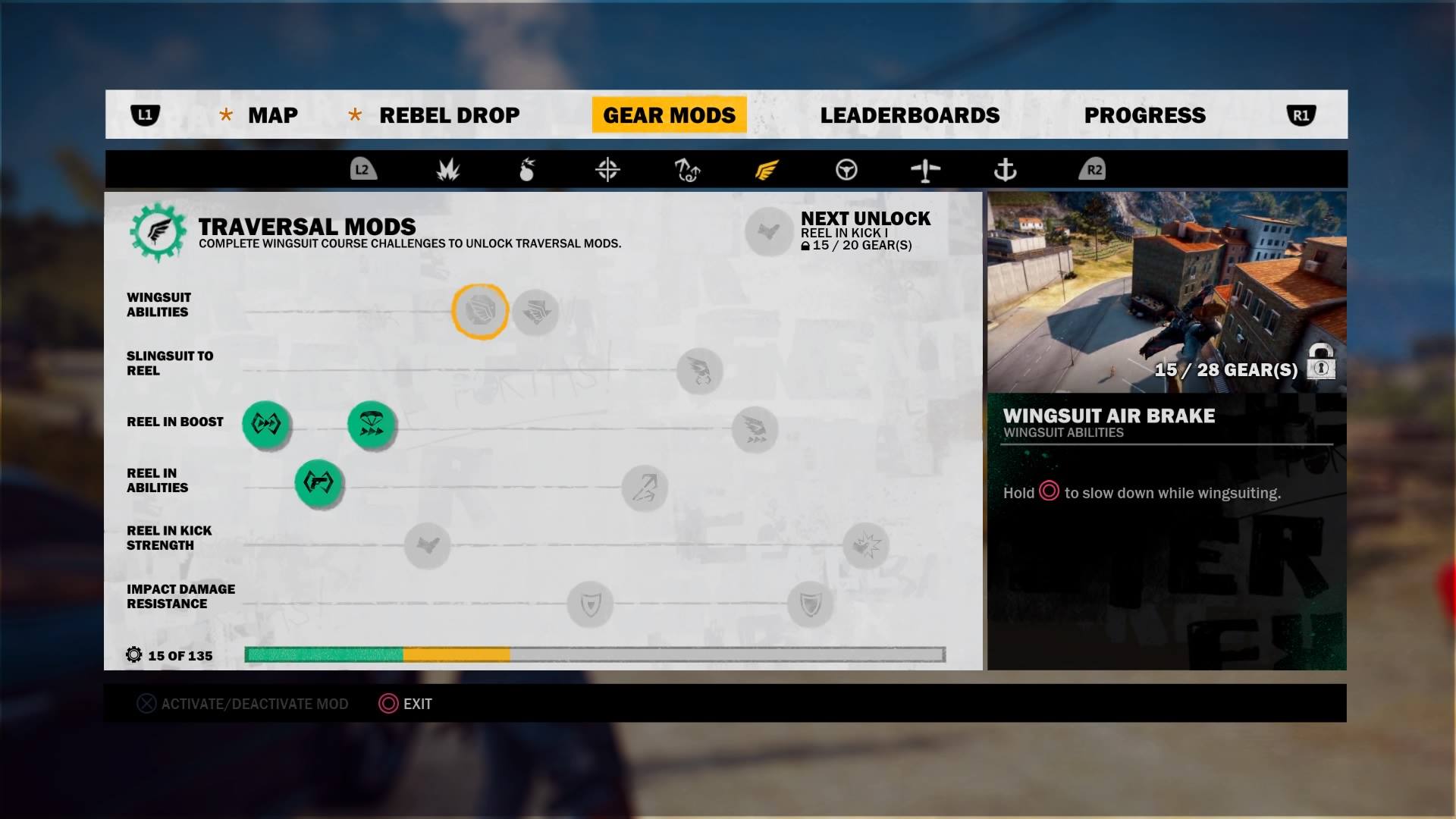Switch to the tether hook mod category
Screen dimensions: 1456x819
pos(687,170)
